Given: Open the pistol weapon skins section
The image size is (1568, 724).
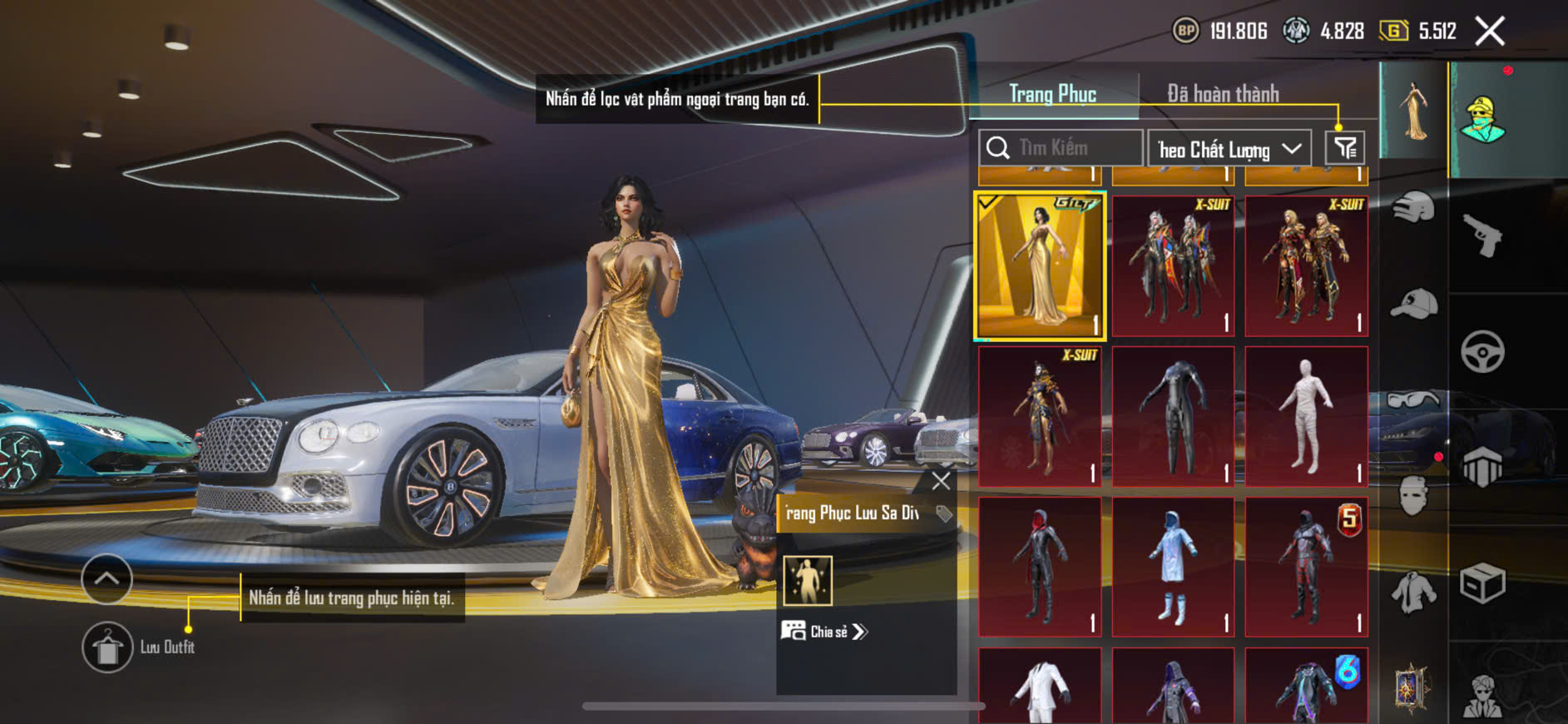Looking at the screenshot, I should 1482,236.
